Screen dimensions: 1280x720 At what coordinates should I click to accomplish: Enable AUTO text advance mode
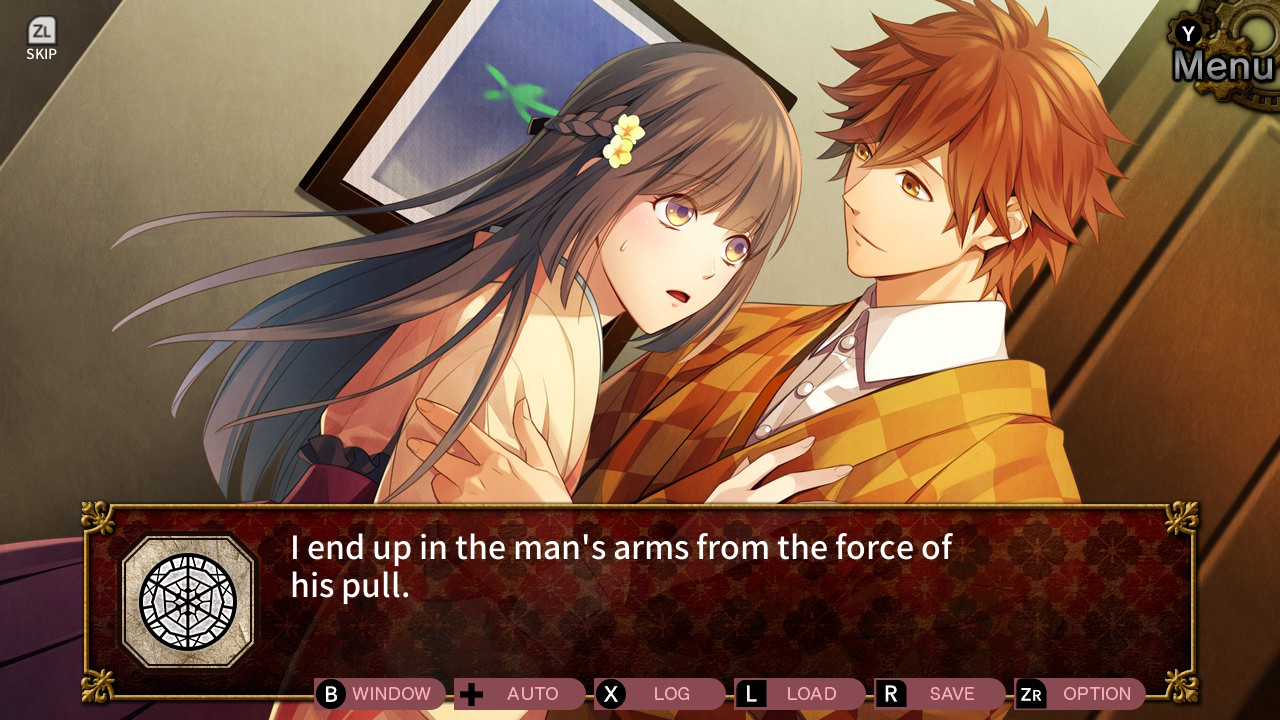(520, 693)
